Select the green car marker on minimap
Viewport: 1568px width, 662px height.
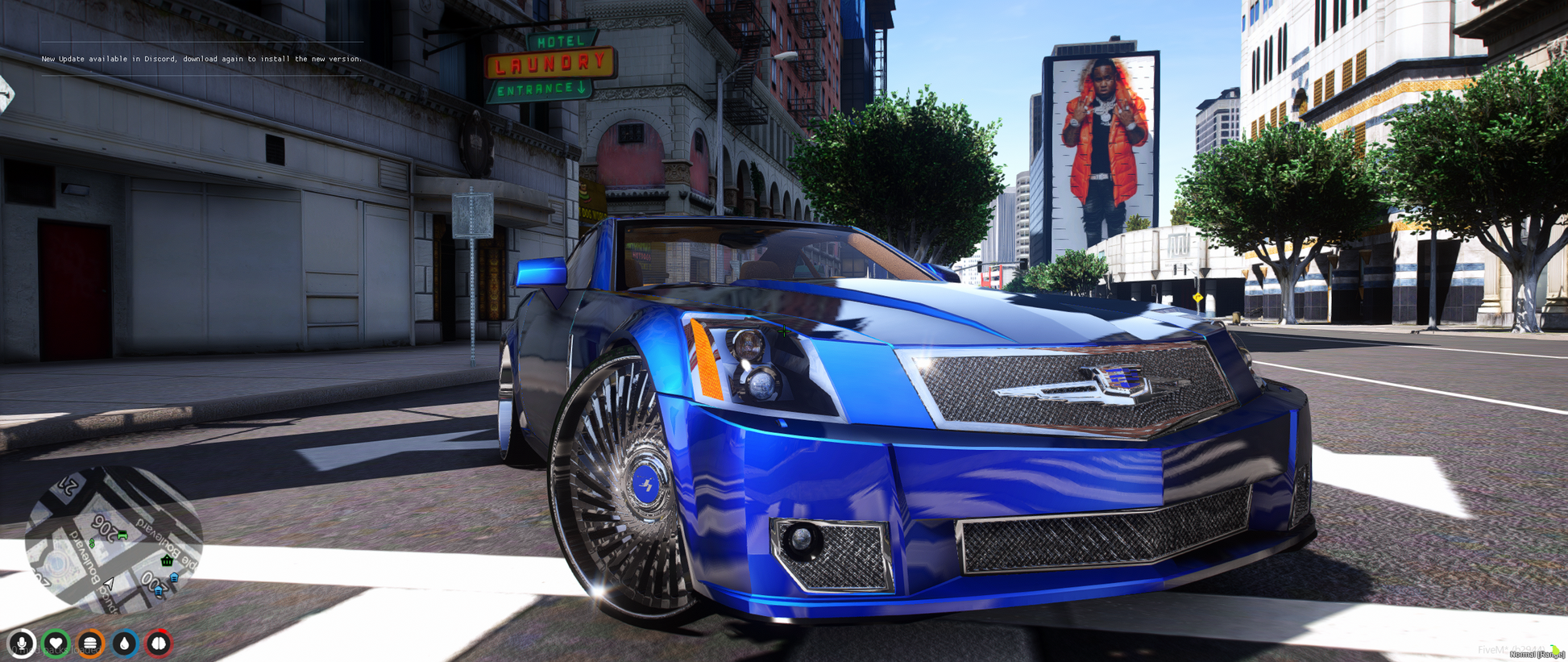click(x=122, y=535)
